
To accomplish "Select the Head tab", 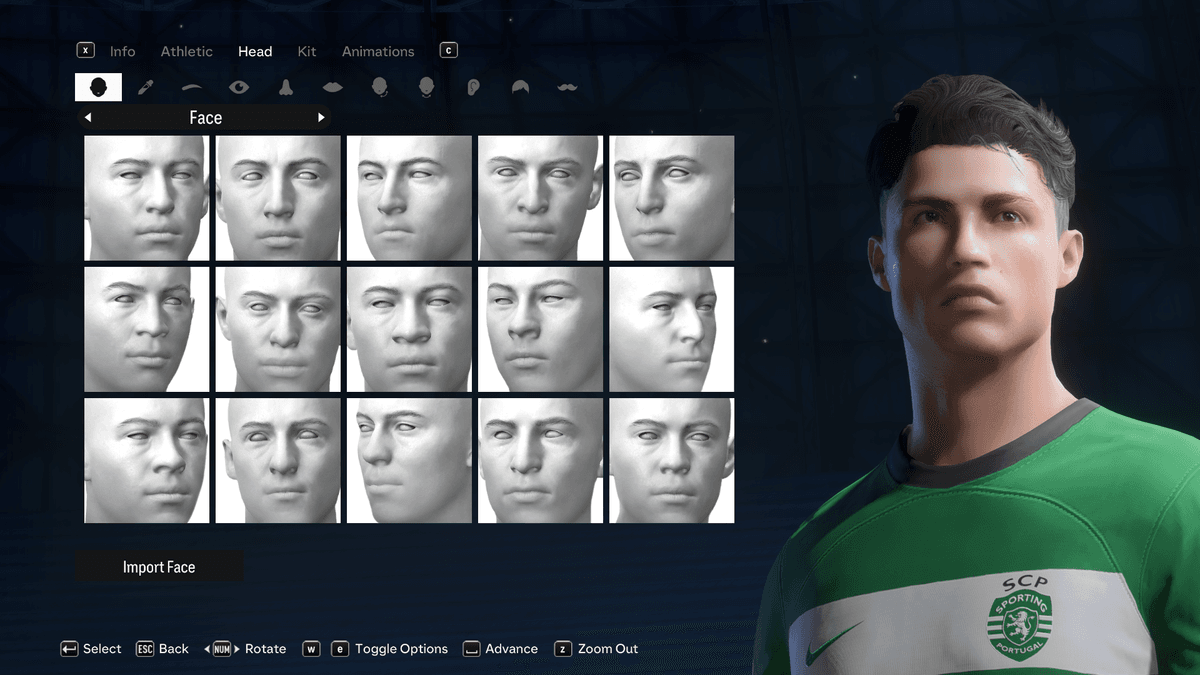I will pyautogui.click(x=255, y=51).
